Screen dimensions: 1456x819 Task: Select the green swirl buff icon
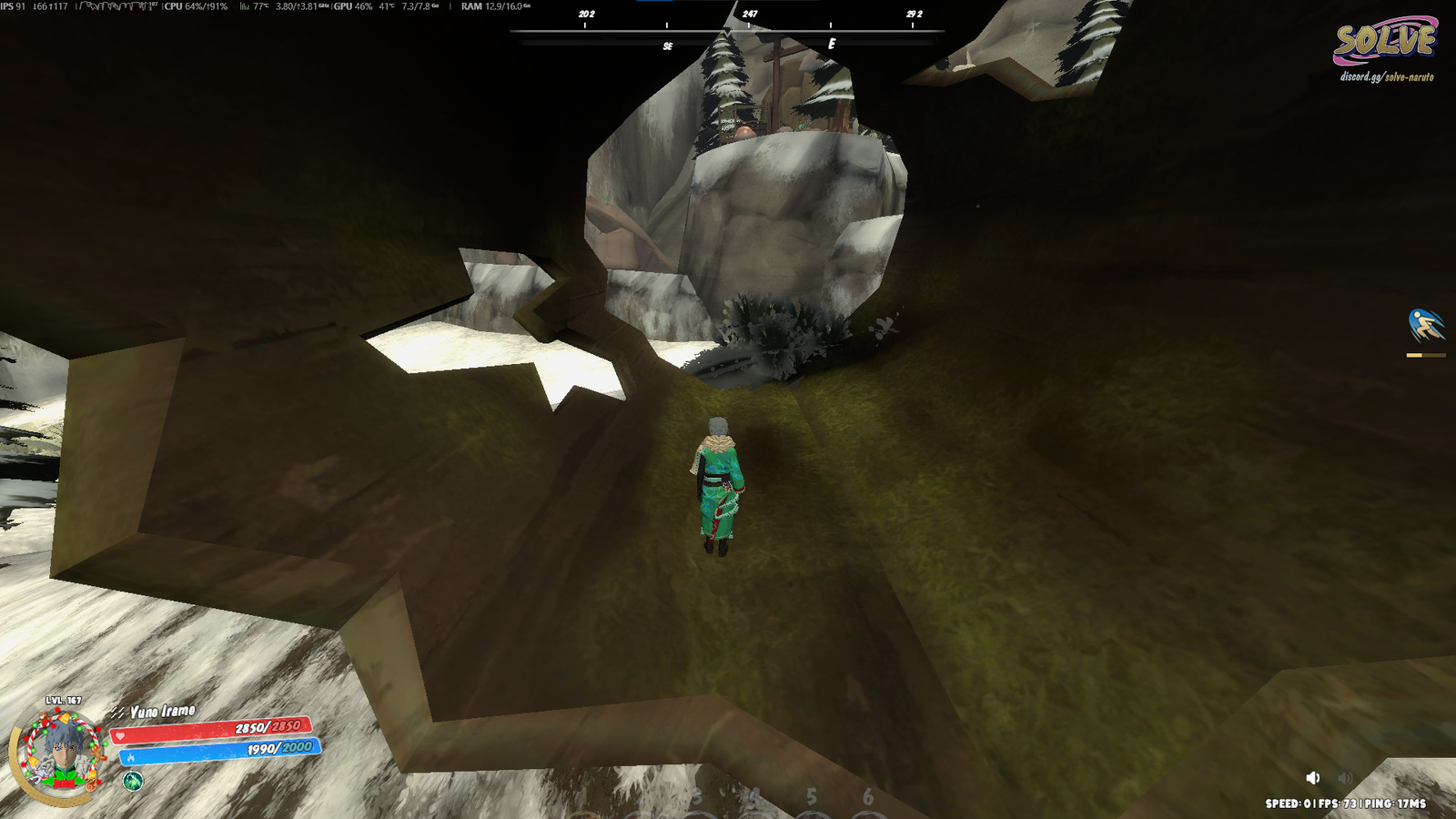tap(133, 781)
